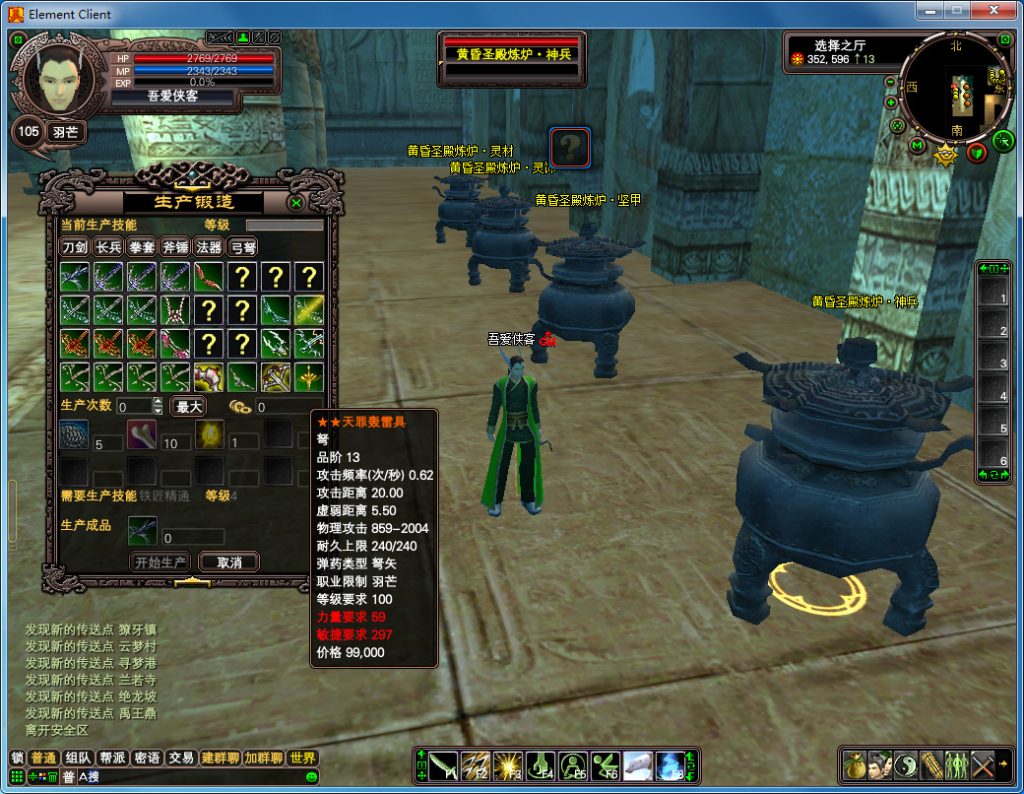Select the 帮派 guild chat tab
The width and height of the screenshot is (1024, 794).
coord(112,758)
